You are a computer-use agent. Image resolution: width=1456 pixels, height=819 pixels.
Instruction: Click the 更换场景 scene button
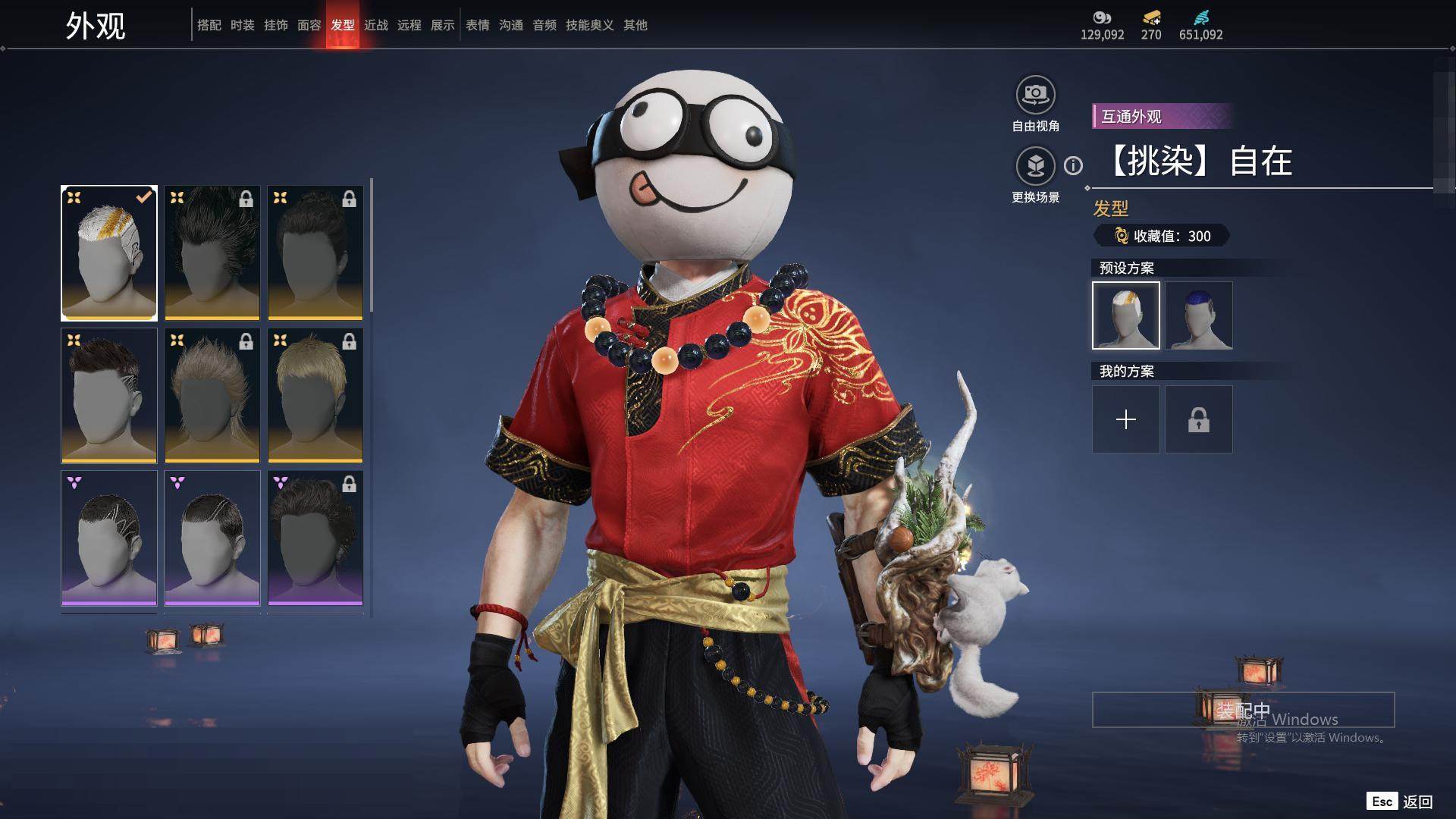pos(1035,166)
